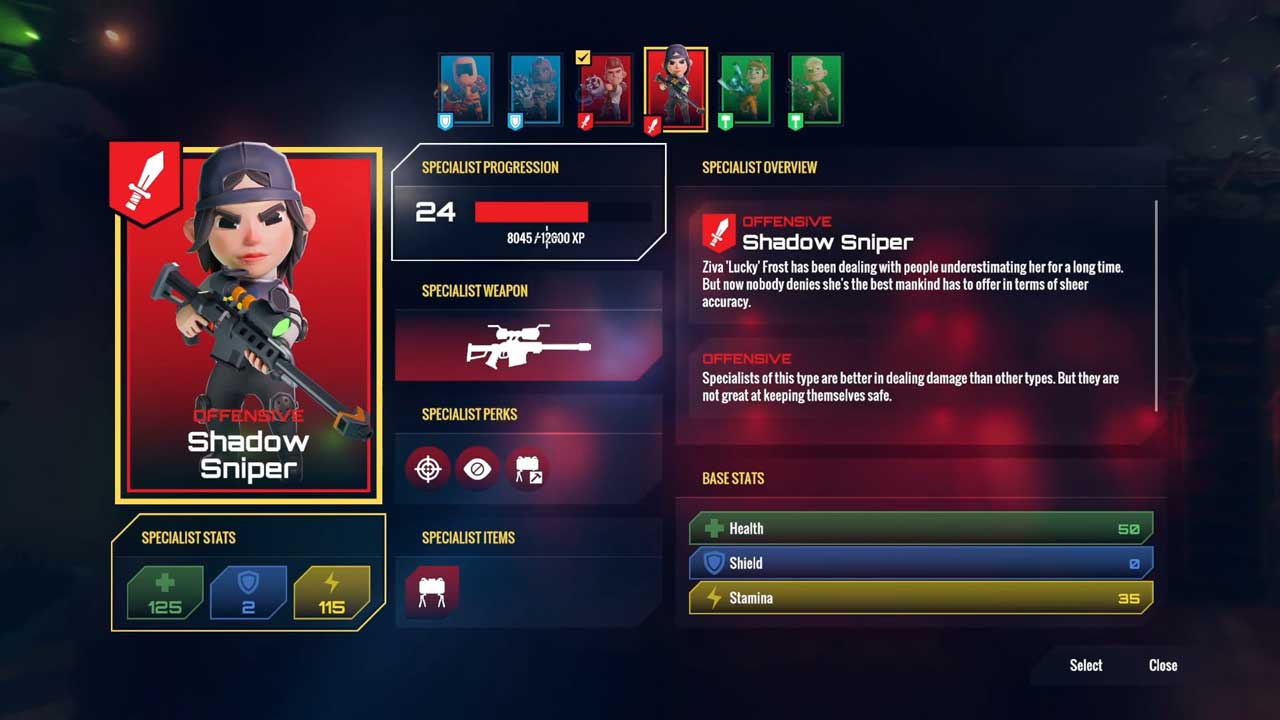Choose the green specialist holding a crystal blade
This screenshot has height=720, width=1280.
coord(746,88)
